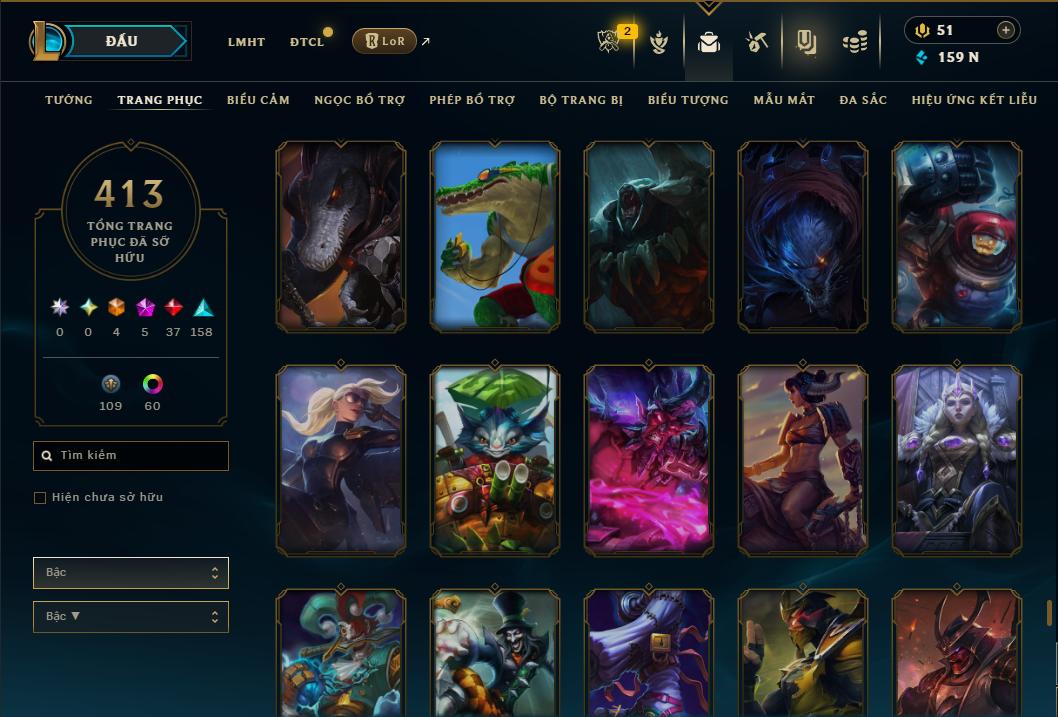Click the Tìm kiếm search field
The width and height of the screenshot is (1058, 717).
pos(131,456)
